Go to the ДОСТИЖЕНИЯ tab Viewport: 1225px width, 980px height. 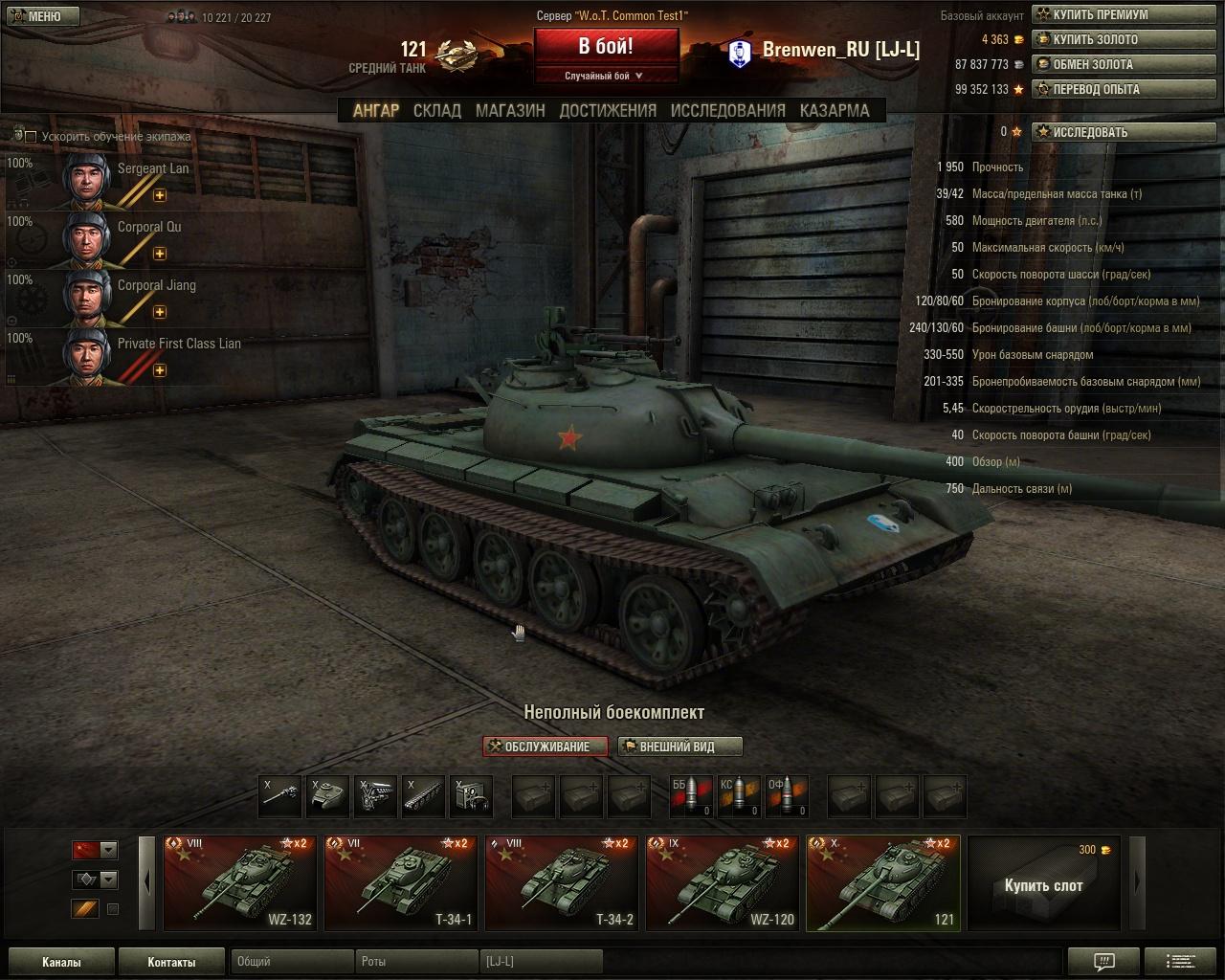[x=608, y=110]
